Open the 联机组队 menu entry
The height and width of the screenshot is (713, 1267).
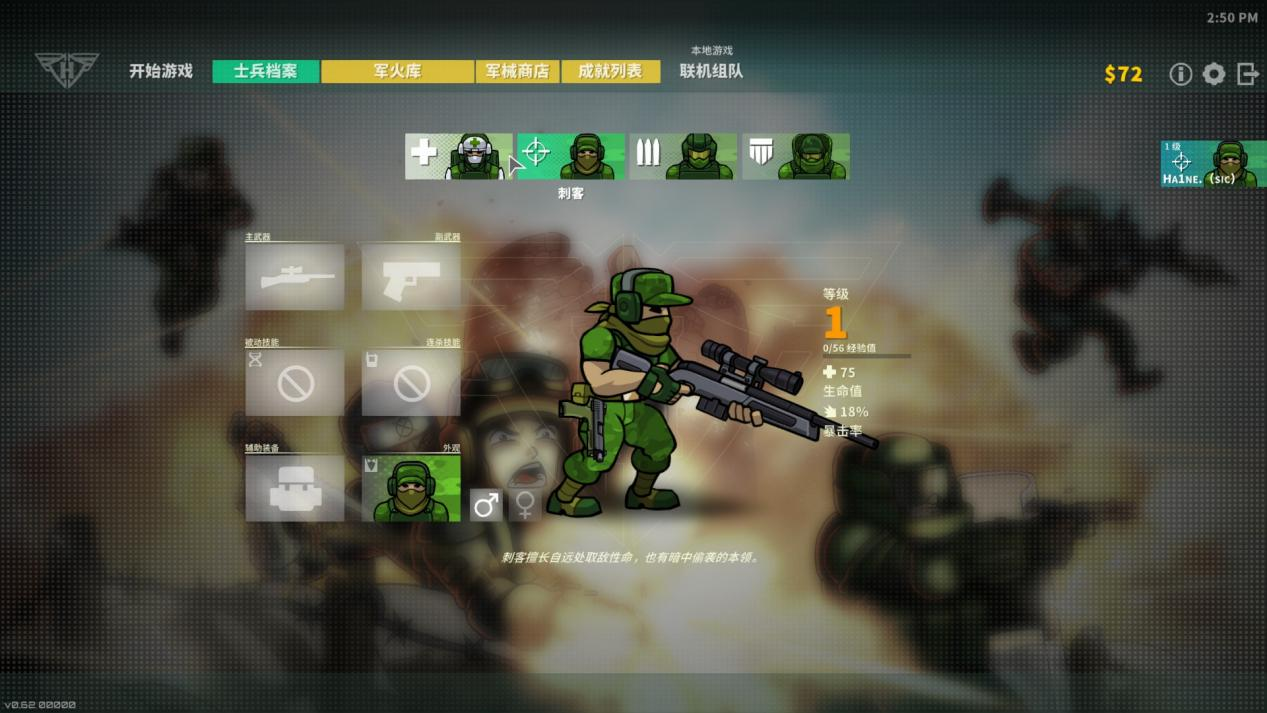click(x=711, y=71)
